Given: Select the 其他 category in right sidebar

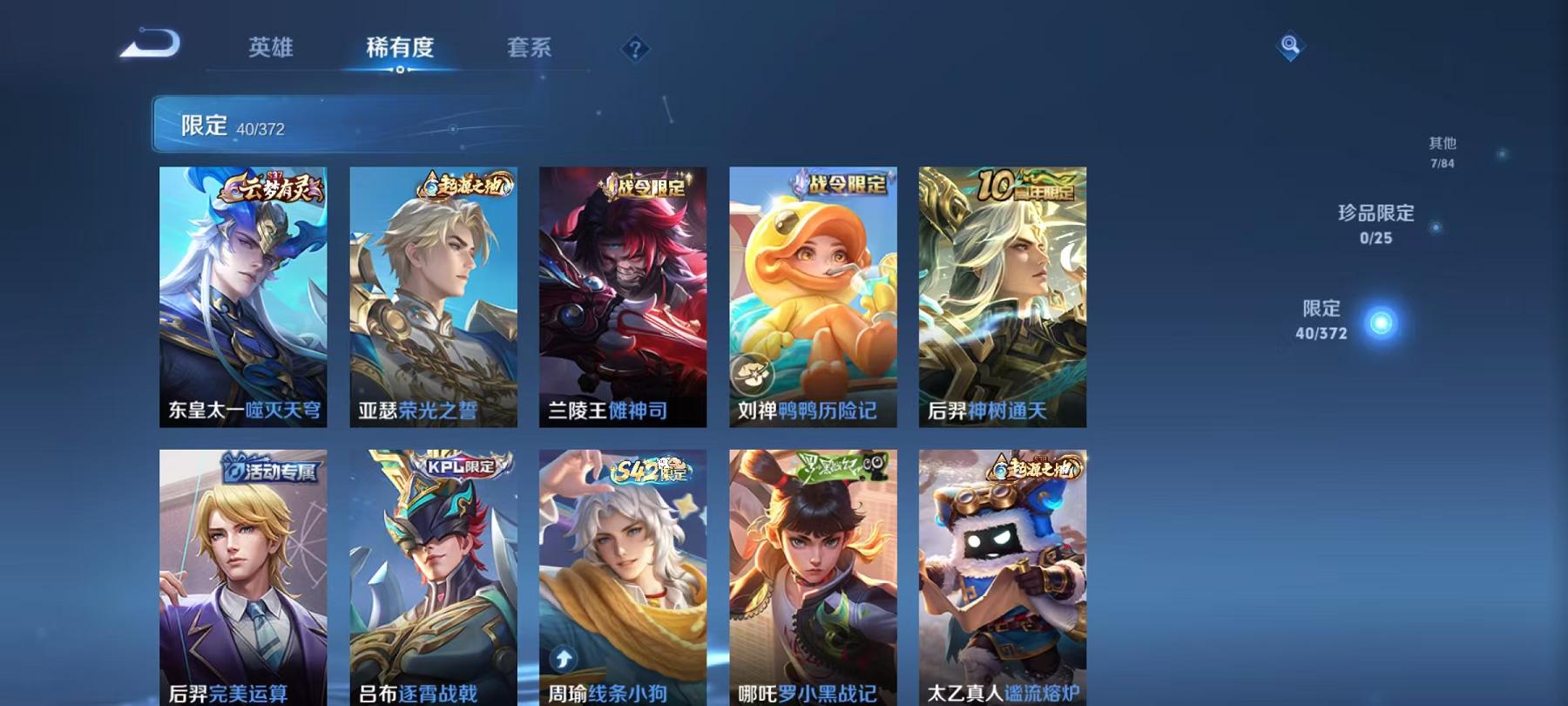Looking at the screenshot, I should (1442, 148).
